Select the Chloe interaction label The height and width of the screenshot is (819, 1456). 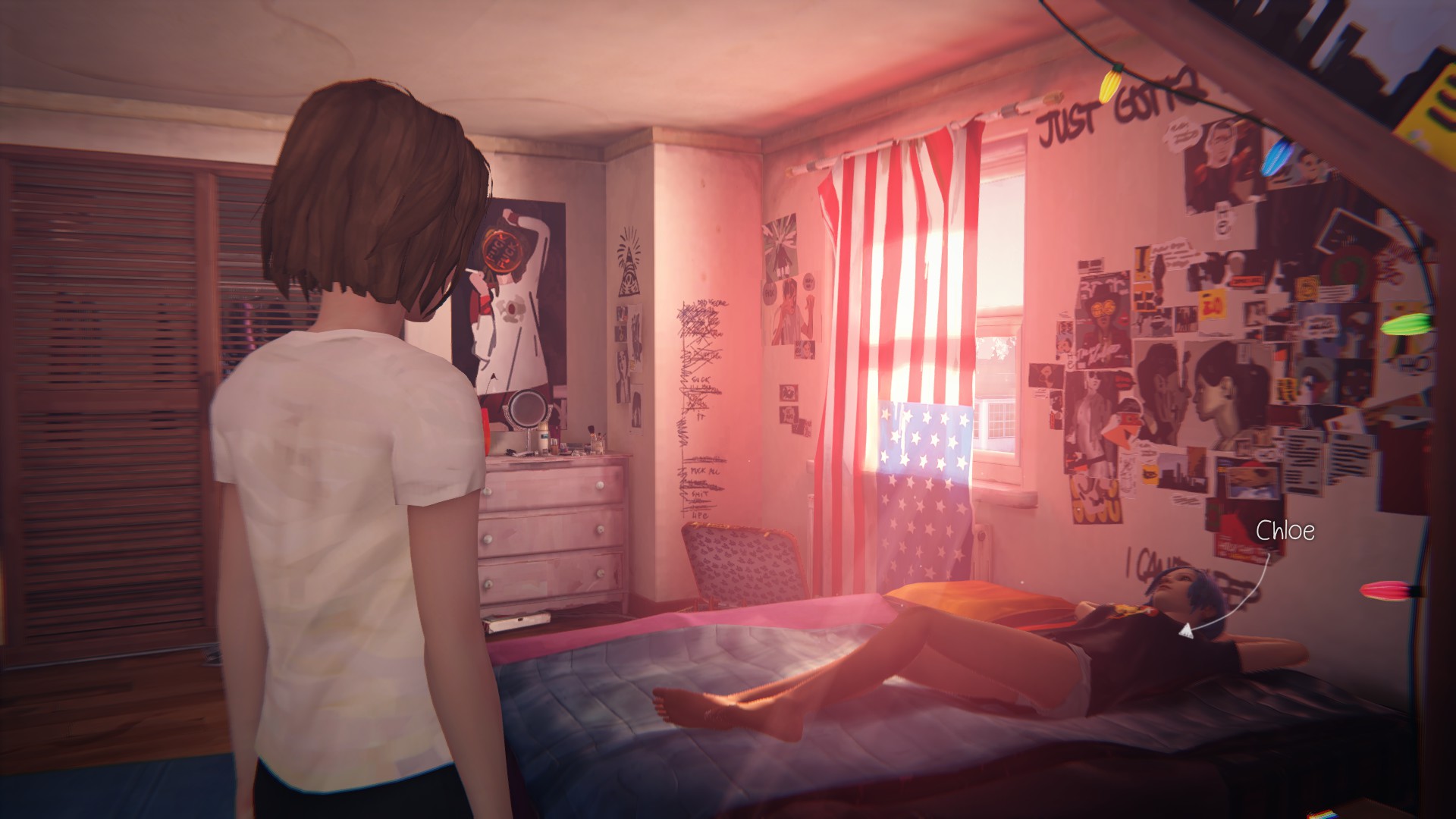(1285, 531)
